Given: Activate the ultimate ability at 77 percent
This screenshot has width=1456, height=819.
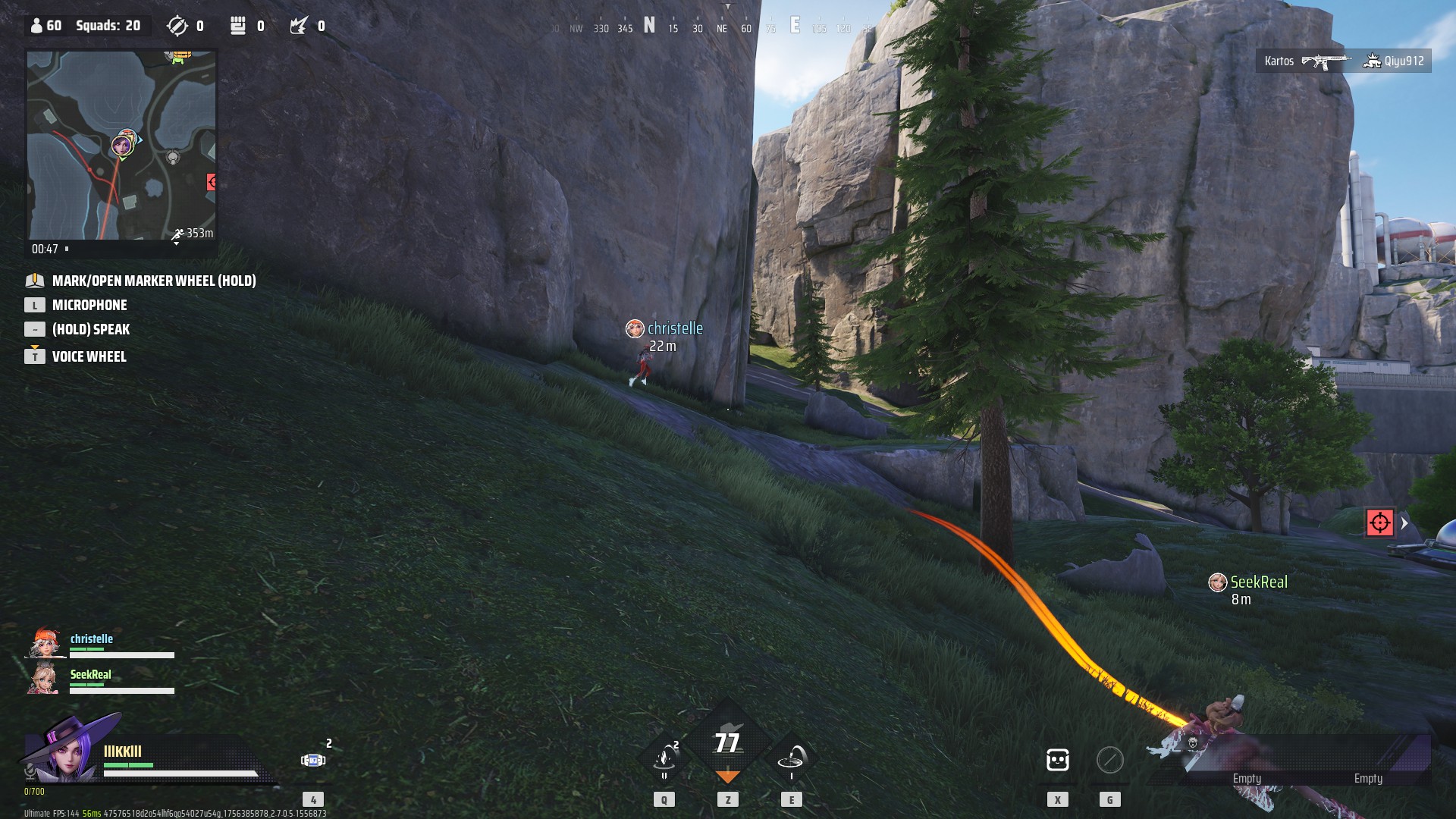Looking at the screenshot, I should (727, 743).
